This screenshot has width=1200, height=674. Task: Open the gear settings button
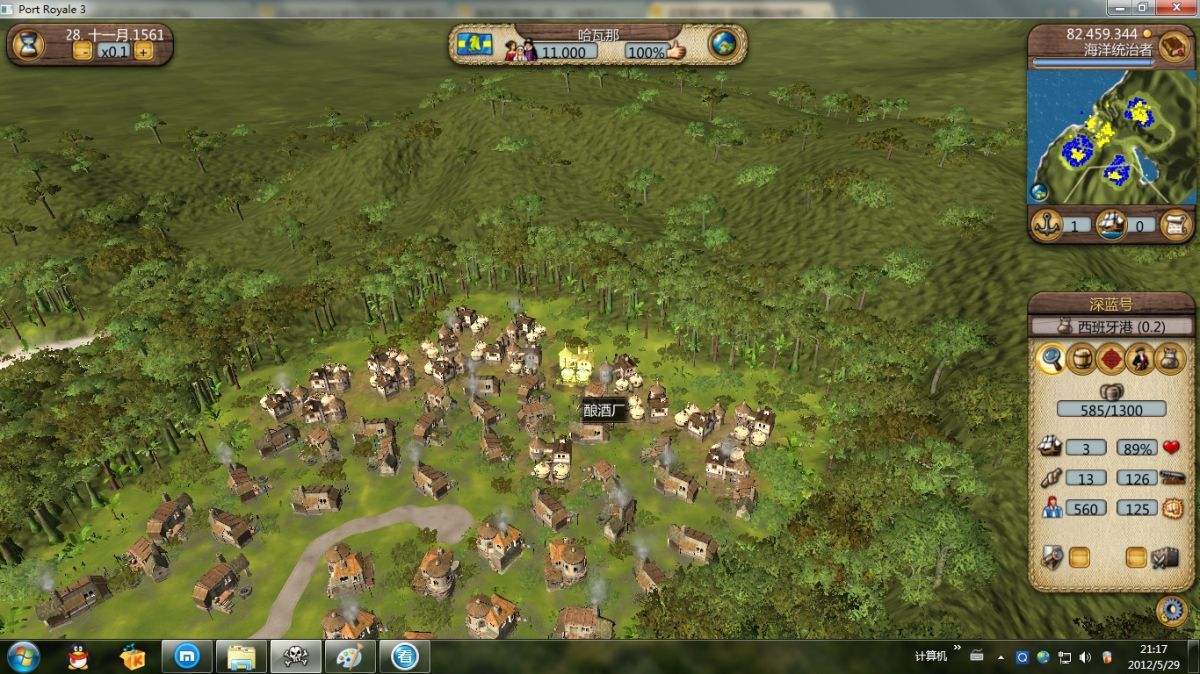(x=1170, y=609)
